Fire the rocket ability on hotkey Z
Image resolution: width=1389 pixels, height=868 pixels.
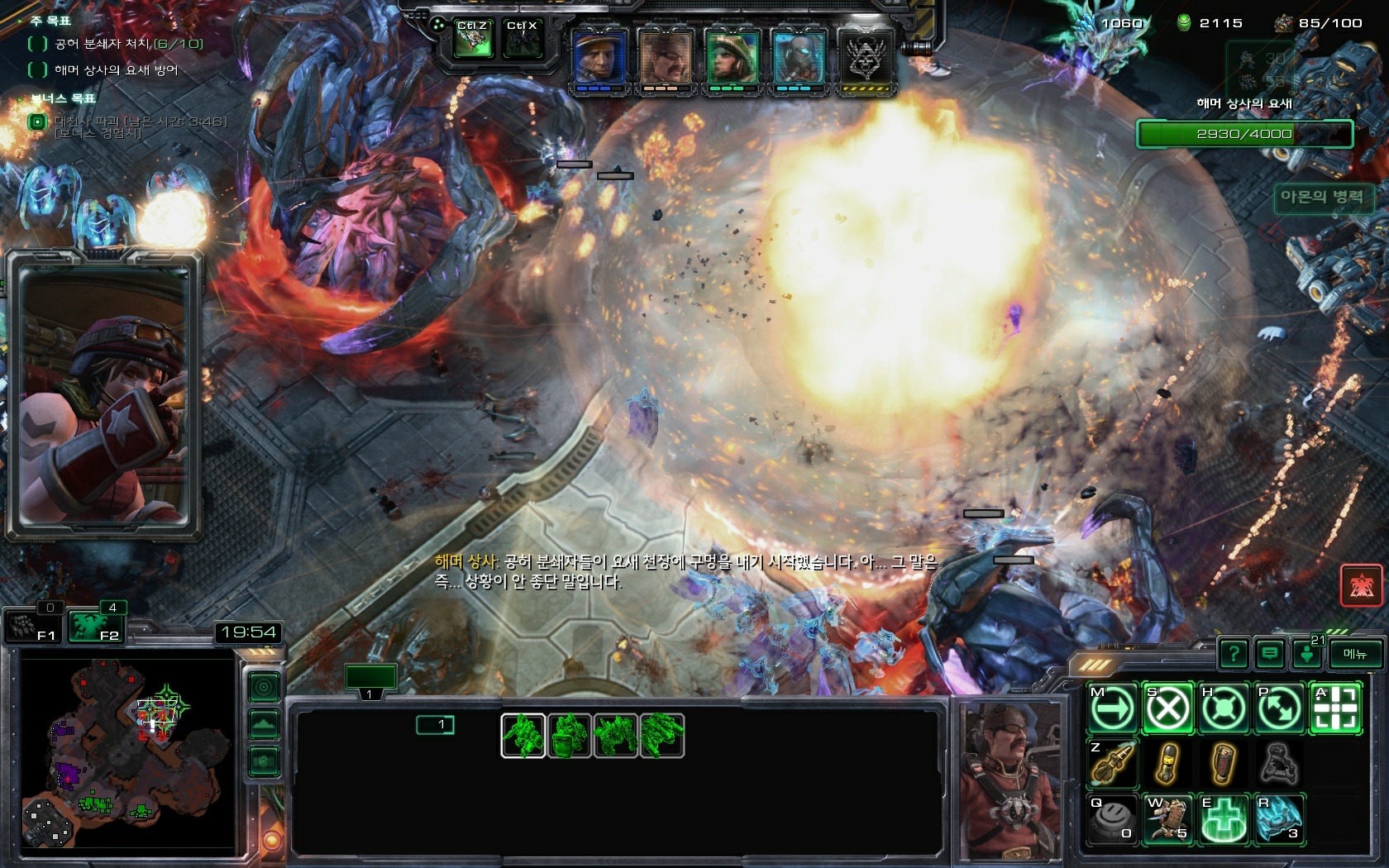(1112, 763)
